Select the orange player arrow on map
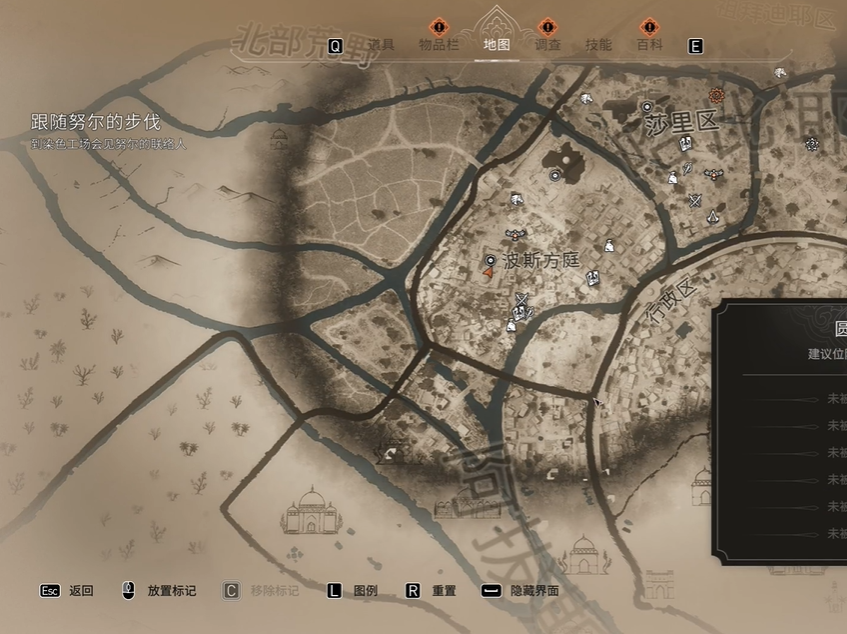The width and height of the screenshot is (847, 634). point(488,272)
